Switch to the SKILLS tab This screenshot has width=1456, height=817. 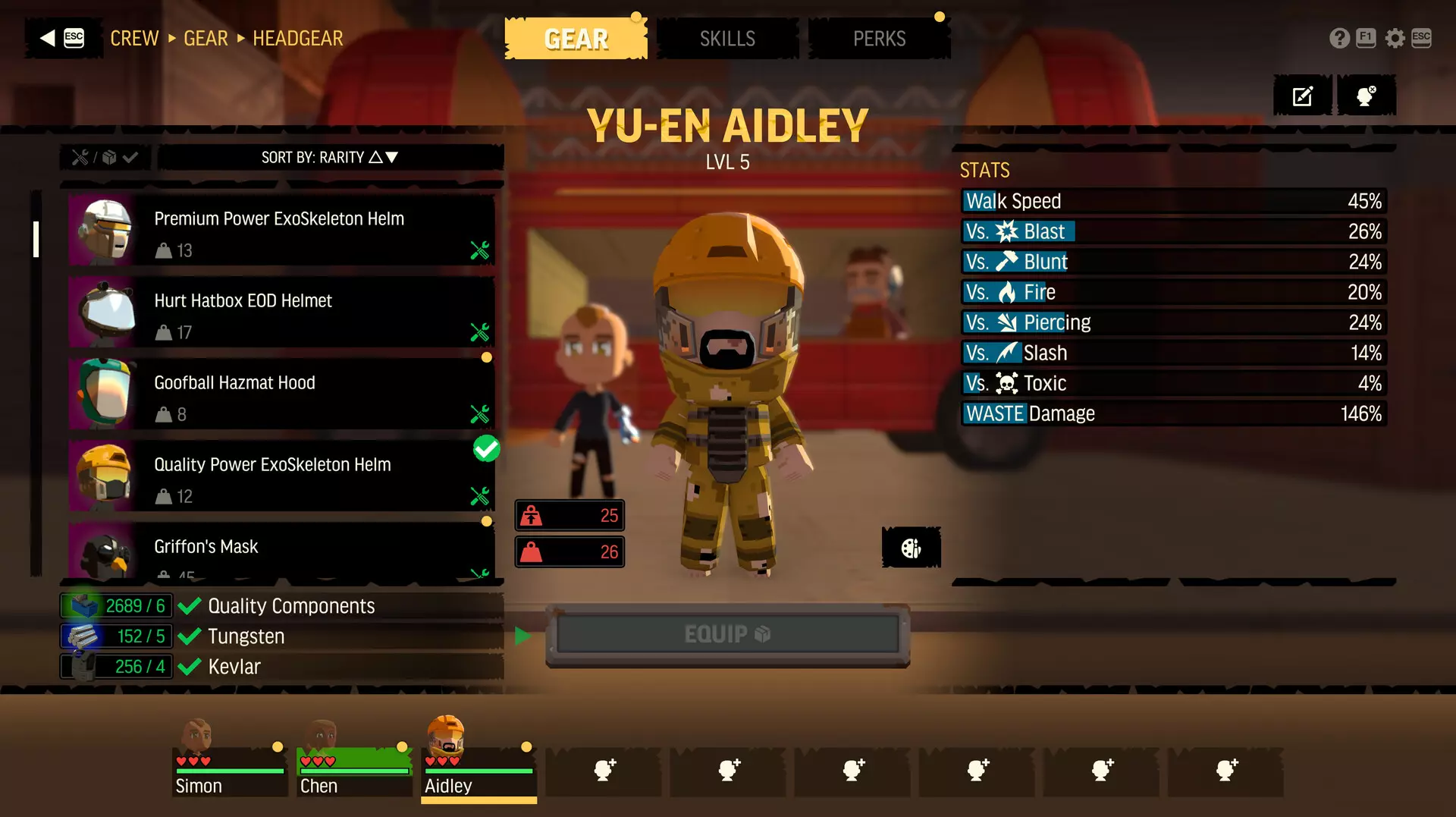tap(726, 38)
